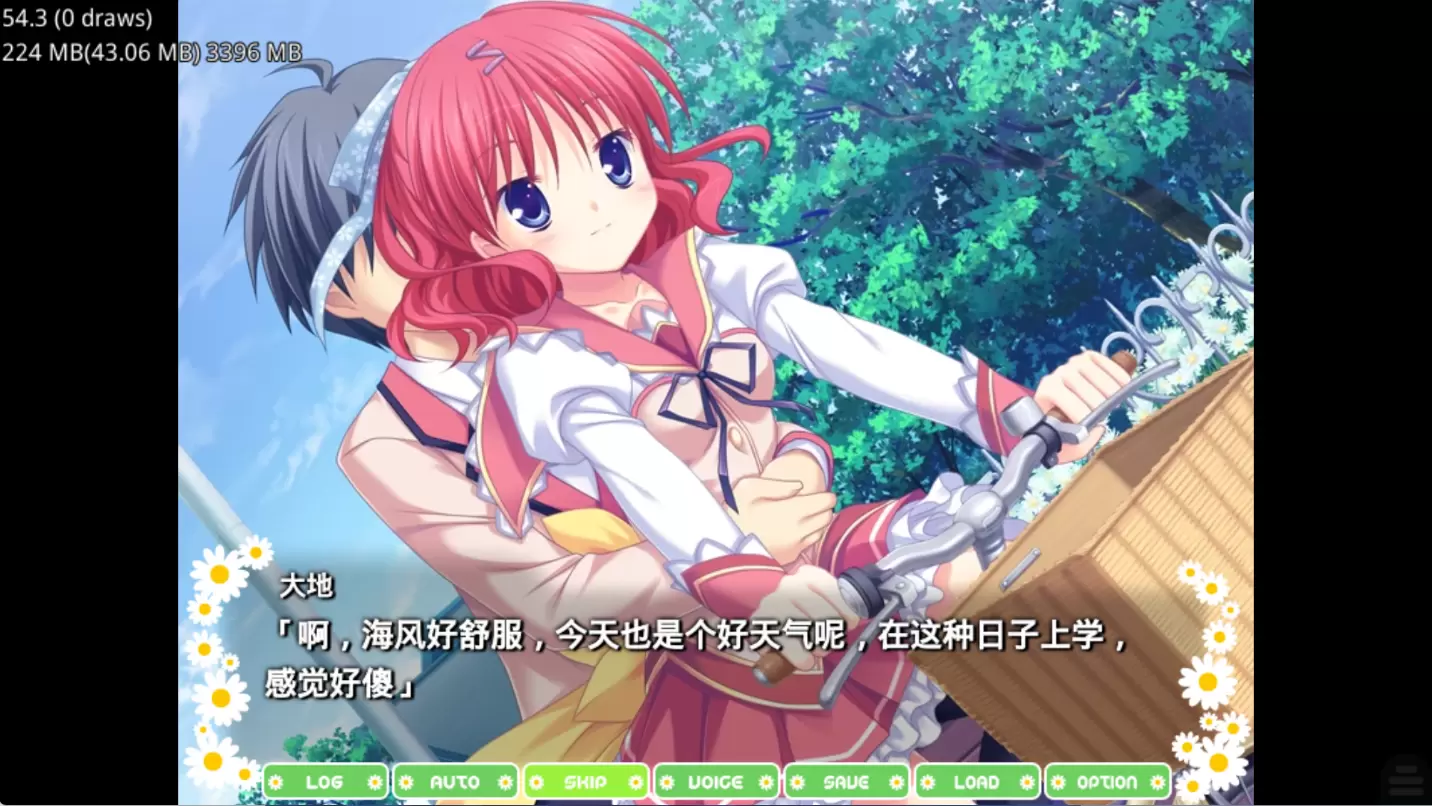Open the LOG backlog button

click(324, 782)
